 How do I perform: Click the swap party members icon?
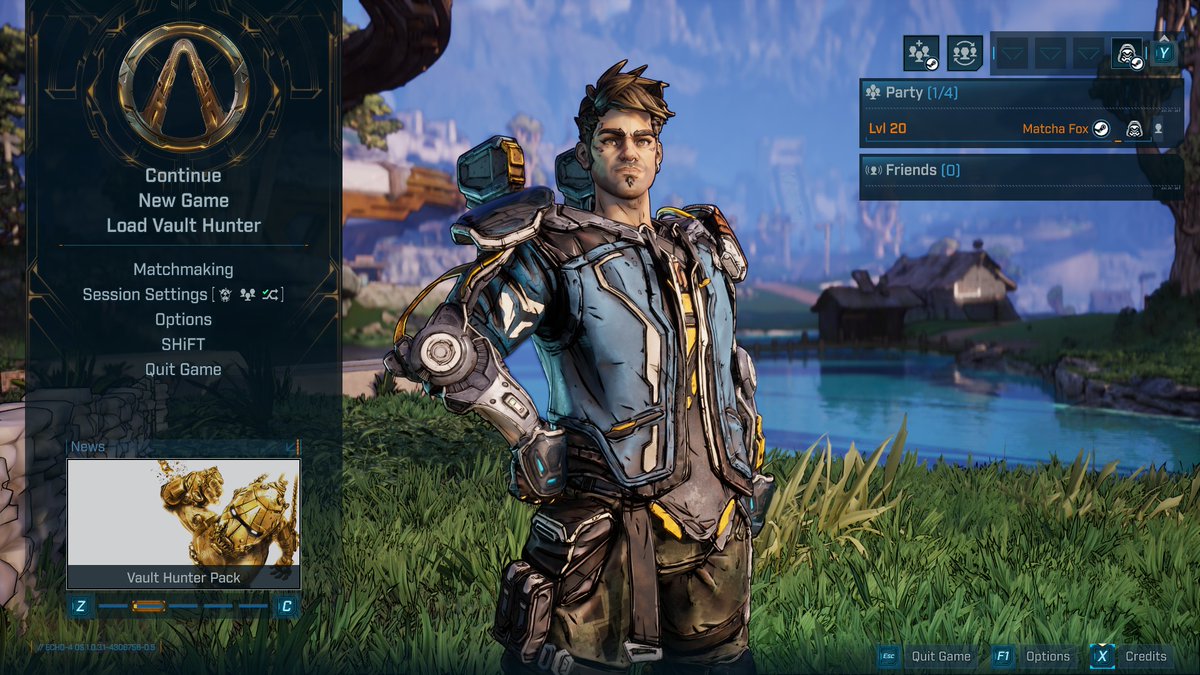965,53
